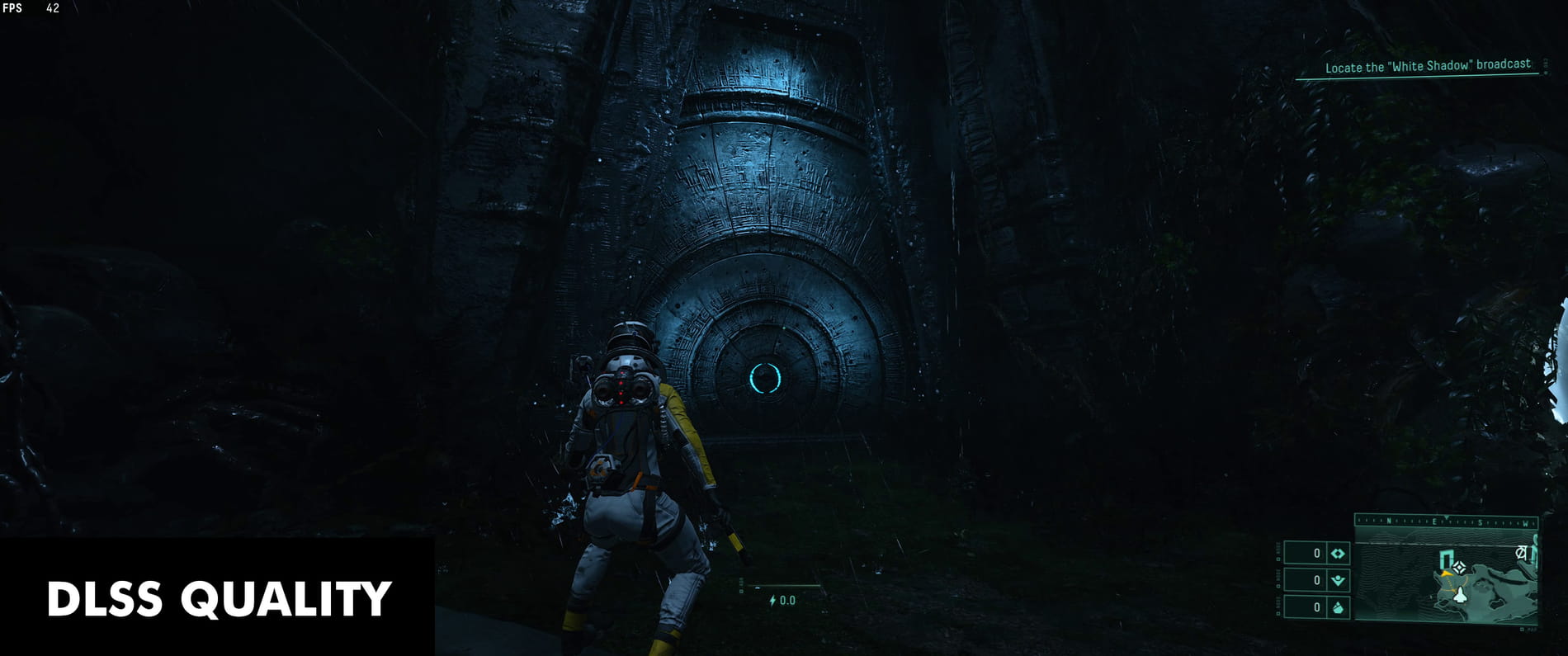This screenshot has height=656, width=1568.
Task: Select the top diamond-shaped resource counter
Action: (x=1317, y=554)
